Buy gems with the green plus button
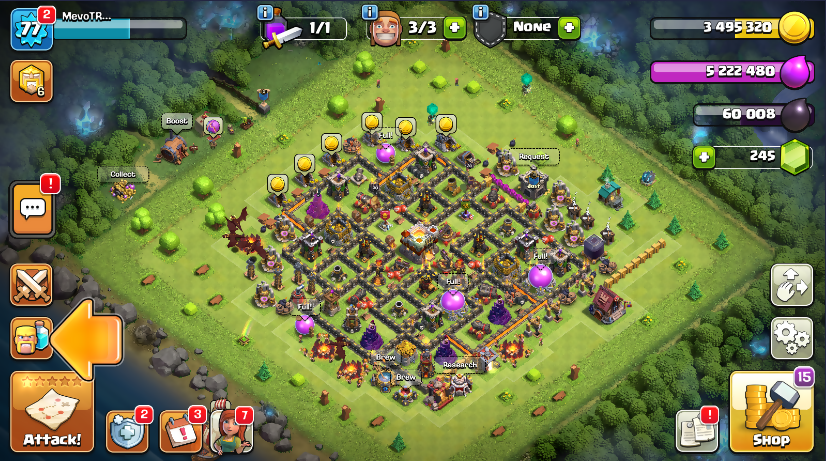826x461 pixels. 705,157
